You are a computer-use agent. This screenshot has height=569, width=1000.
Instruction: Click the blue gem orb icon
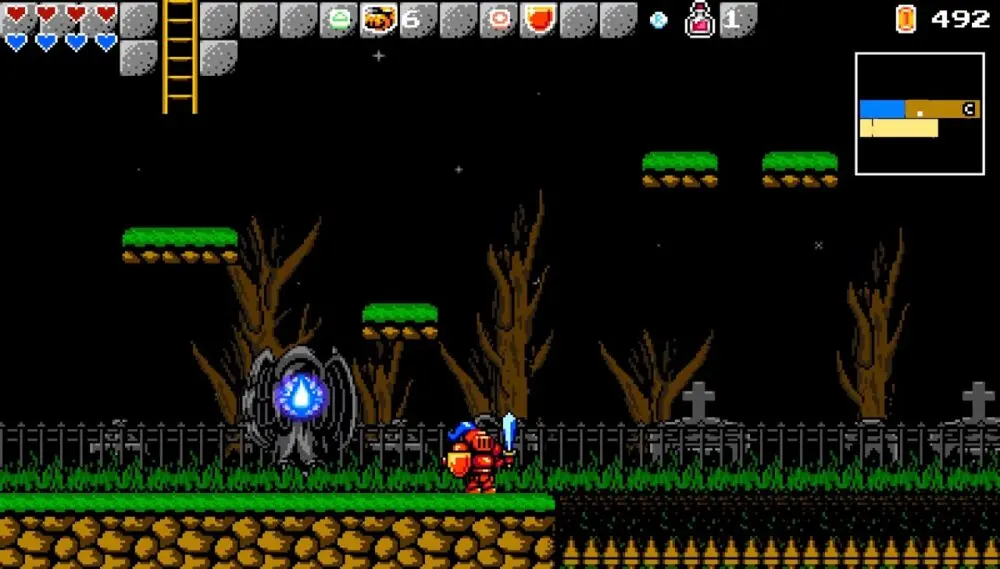click(x=658, y=19)
